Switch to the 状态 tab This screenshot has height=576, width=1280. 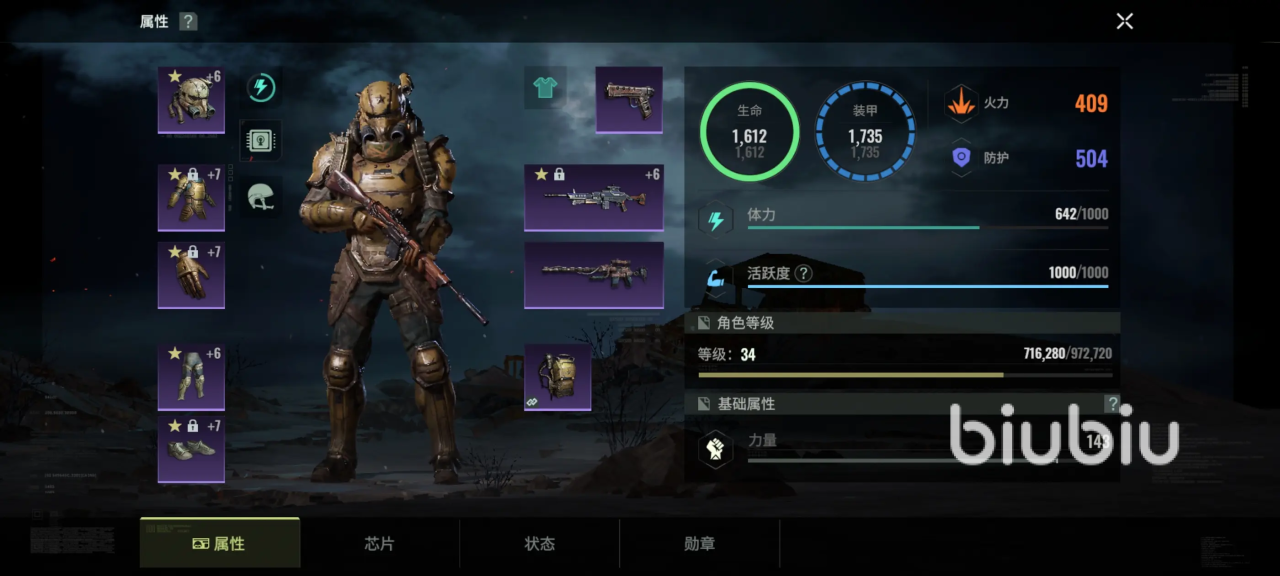[540, 544]
